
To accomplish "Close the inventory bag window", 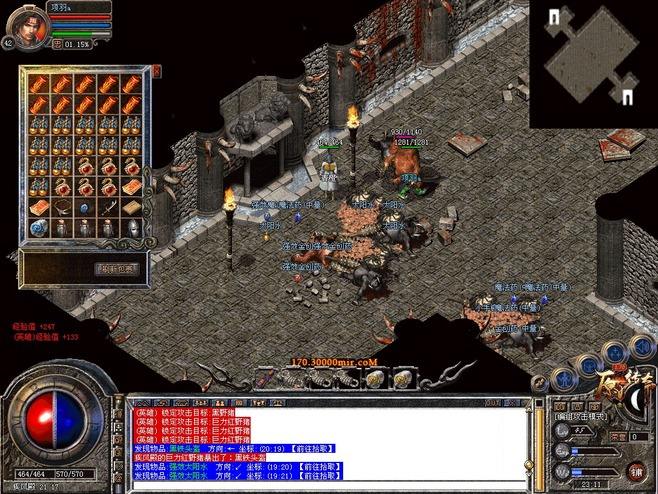I will click(156, 70).
